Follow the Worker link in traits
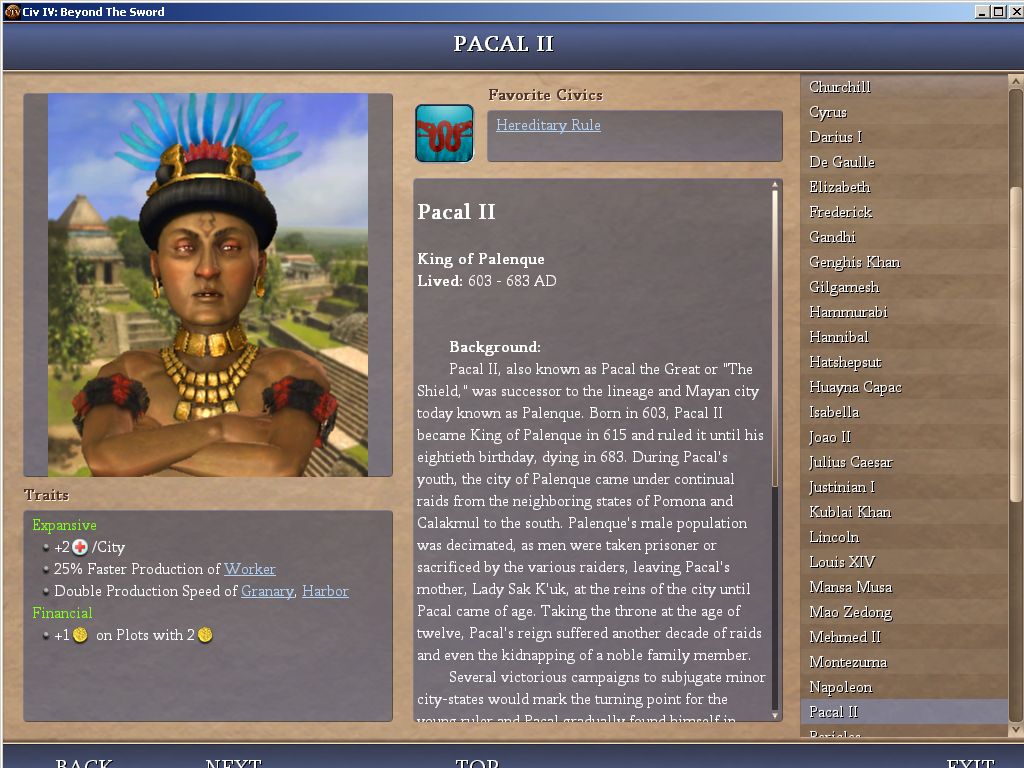Image resolution: width=1024 pixels, height=768 pixels. pos(249,569)
